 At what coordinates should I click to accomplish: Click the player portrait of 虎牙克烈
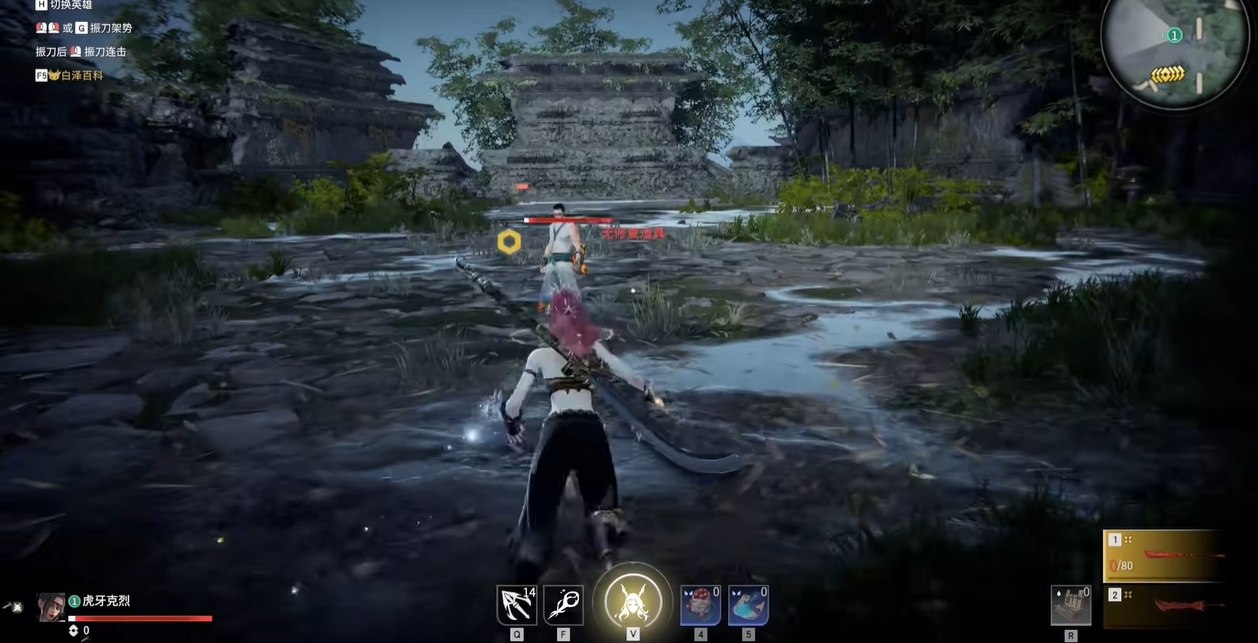51,607
